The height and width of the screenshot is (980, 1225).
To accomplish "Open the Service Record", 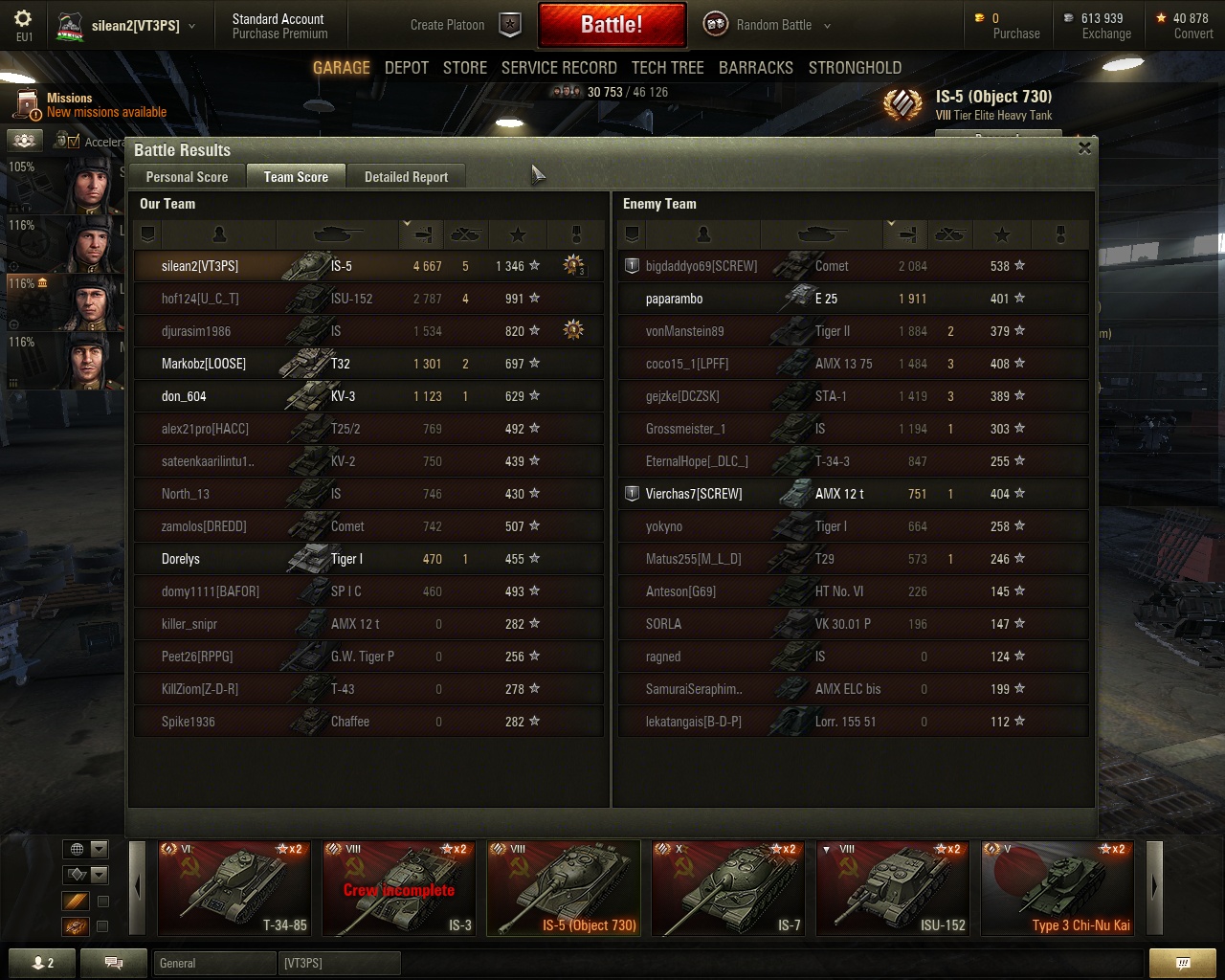I will point(559,68).
